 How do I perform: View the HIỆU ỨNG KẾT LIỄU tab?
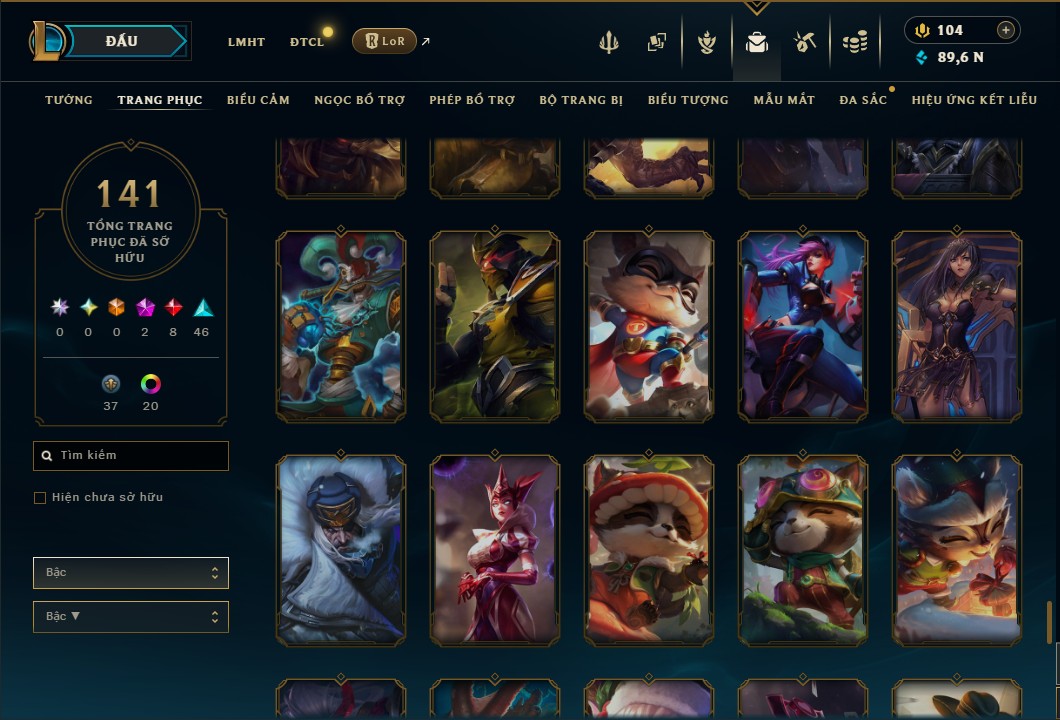pyautogui.click(x=974, y=100)
